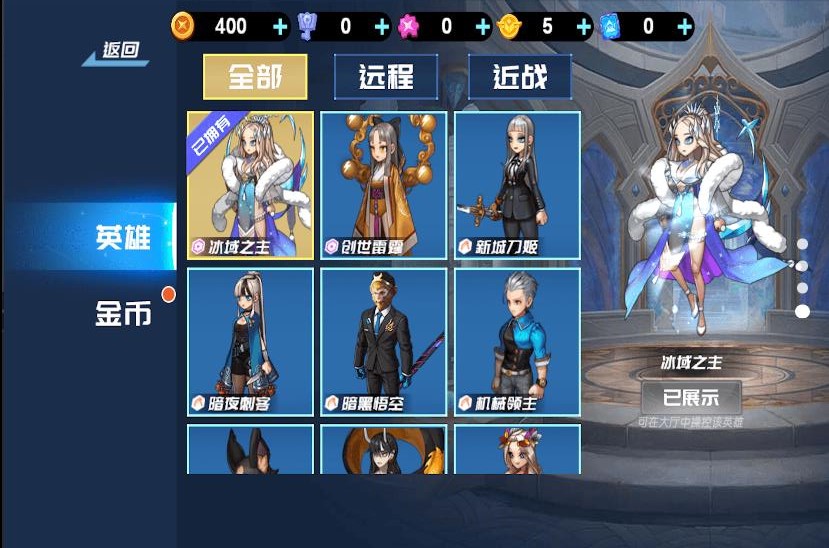829x548 pixels.
Task: Open the 金币 gold category
Action: pos(123,313)
